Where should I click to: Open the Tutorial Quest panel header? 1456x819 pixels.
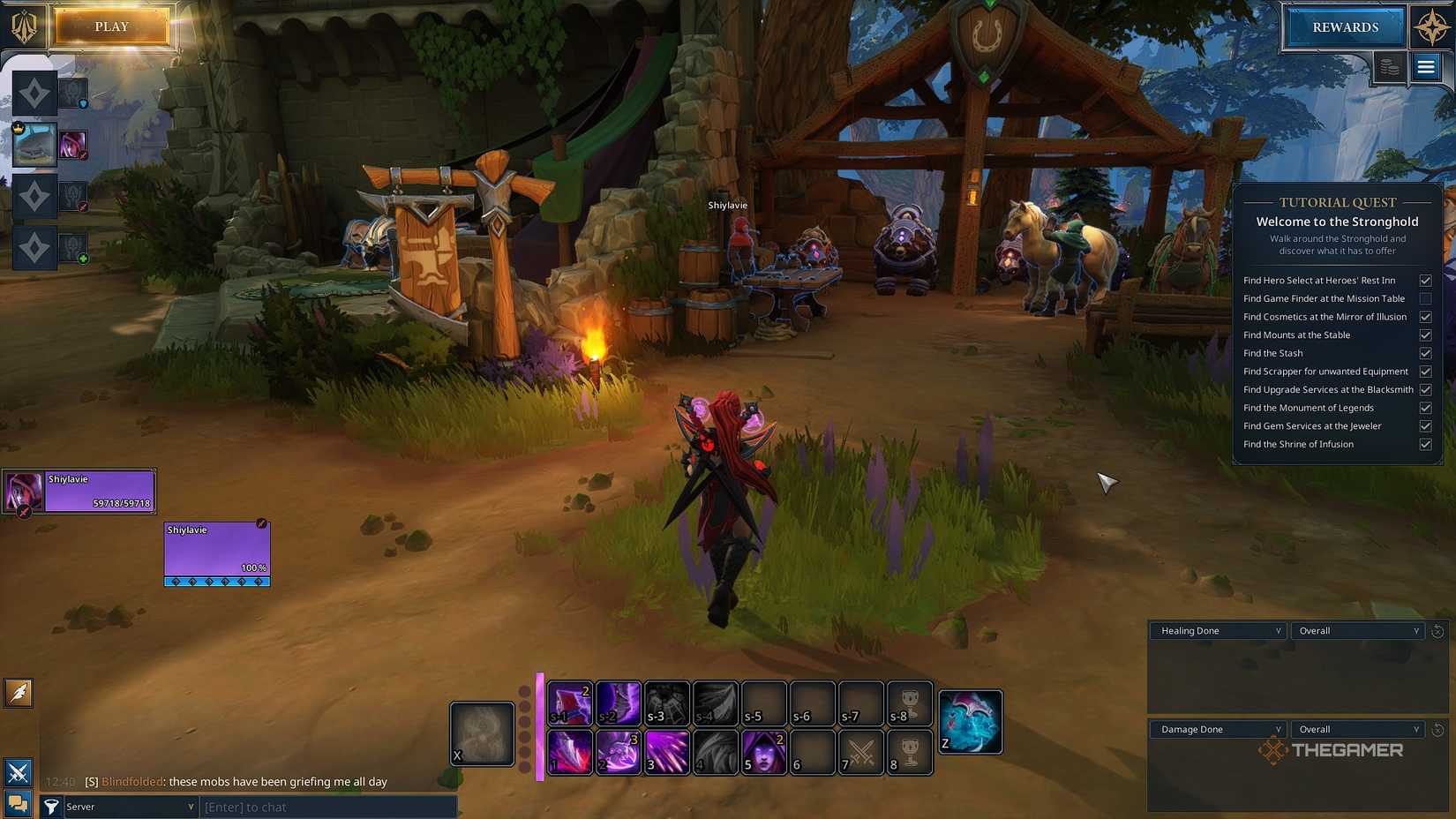click(1336, 202)
